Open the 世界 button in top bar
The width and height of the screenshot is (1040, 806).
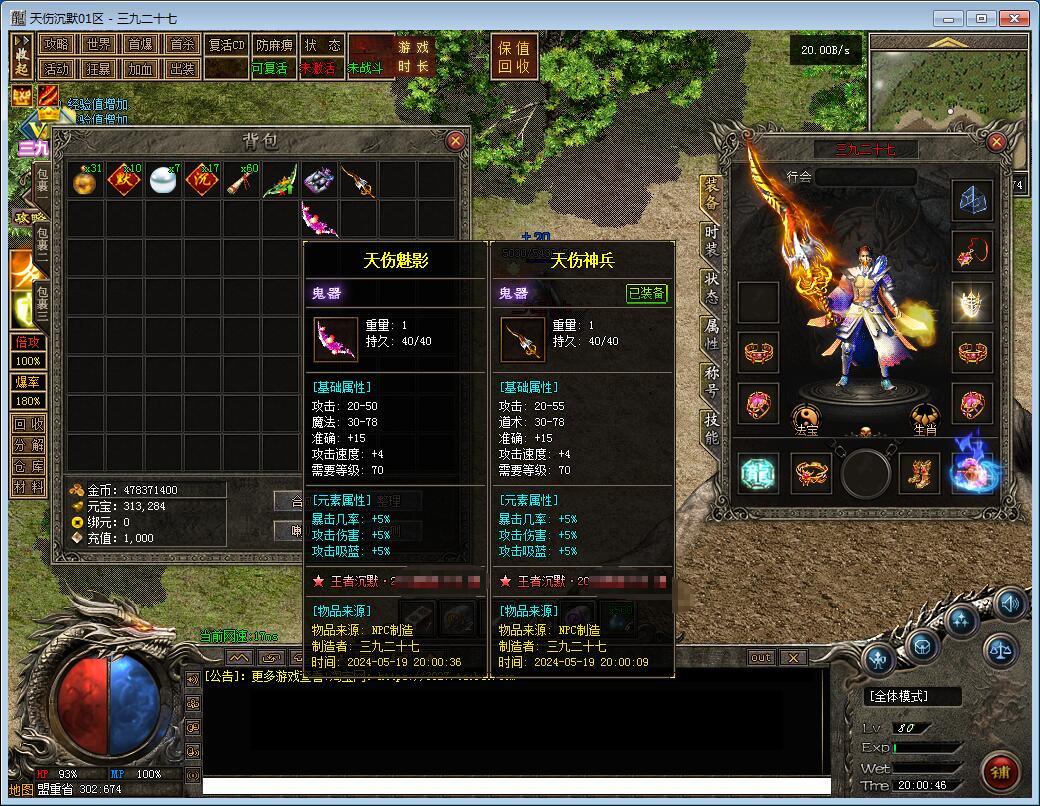click(98, 45)
